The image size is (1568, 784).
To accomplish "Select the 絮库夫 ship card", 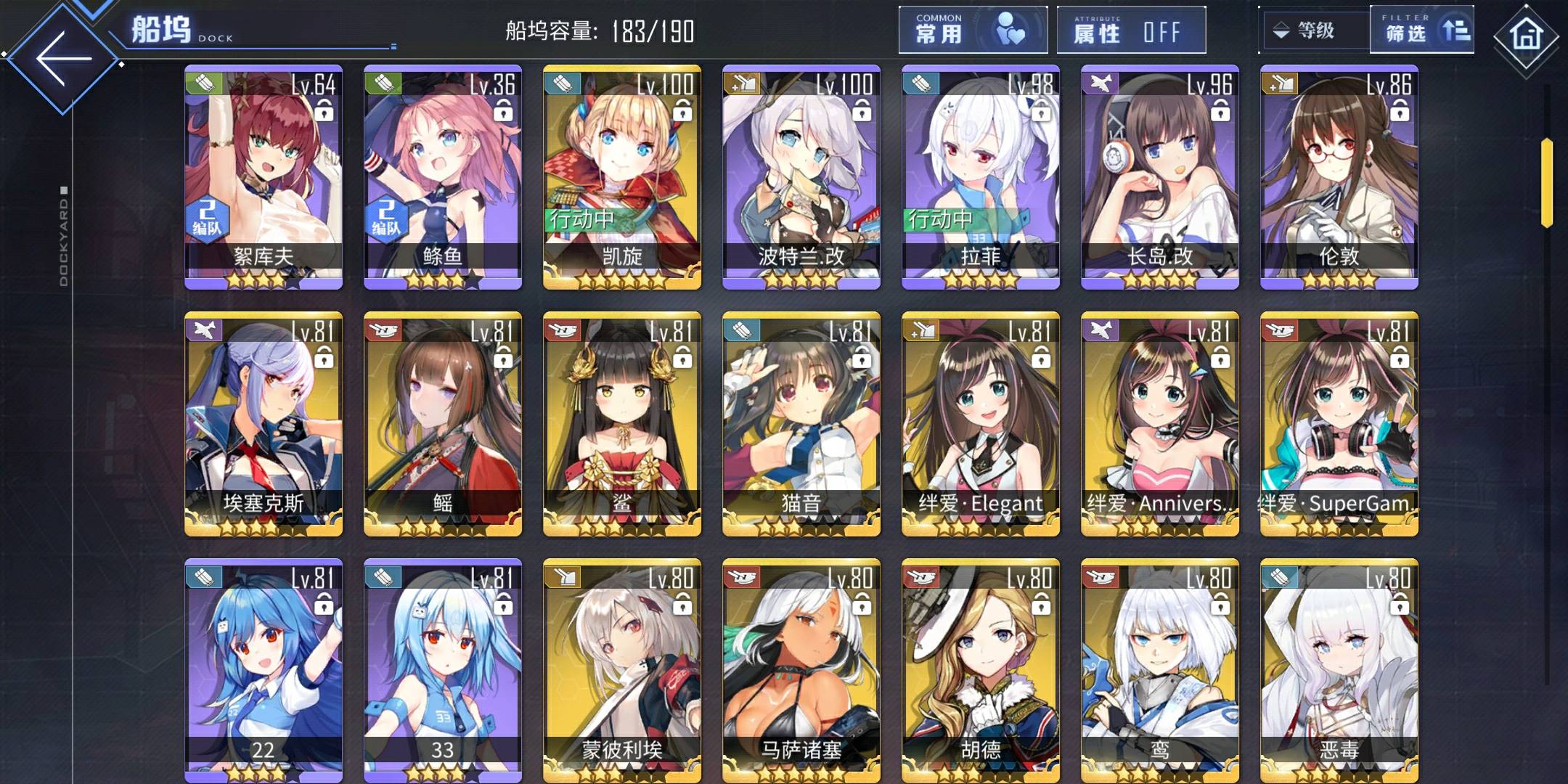I will [264, 177].
